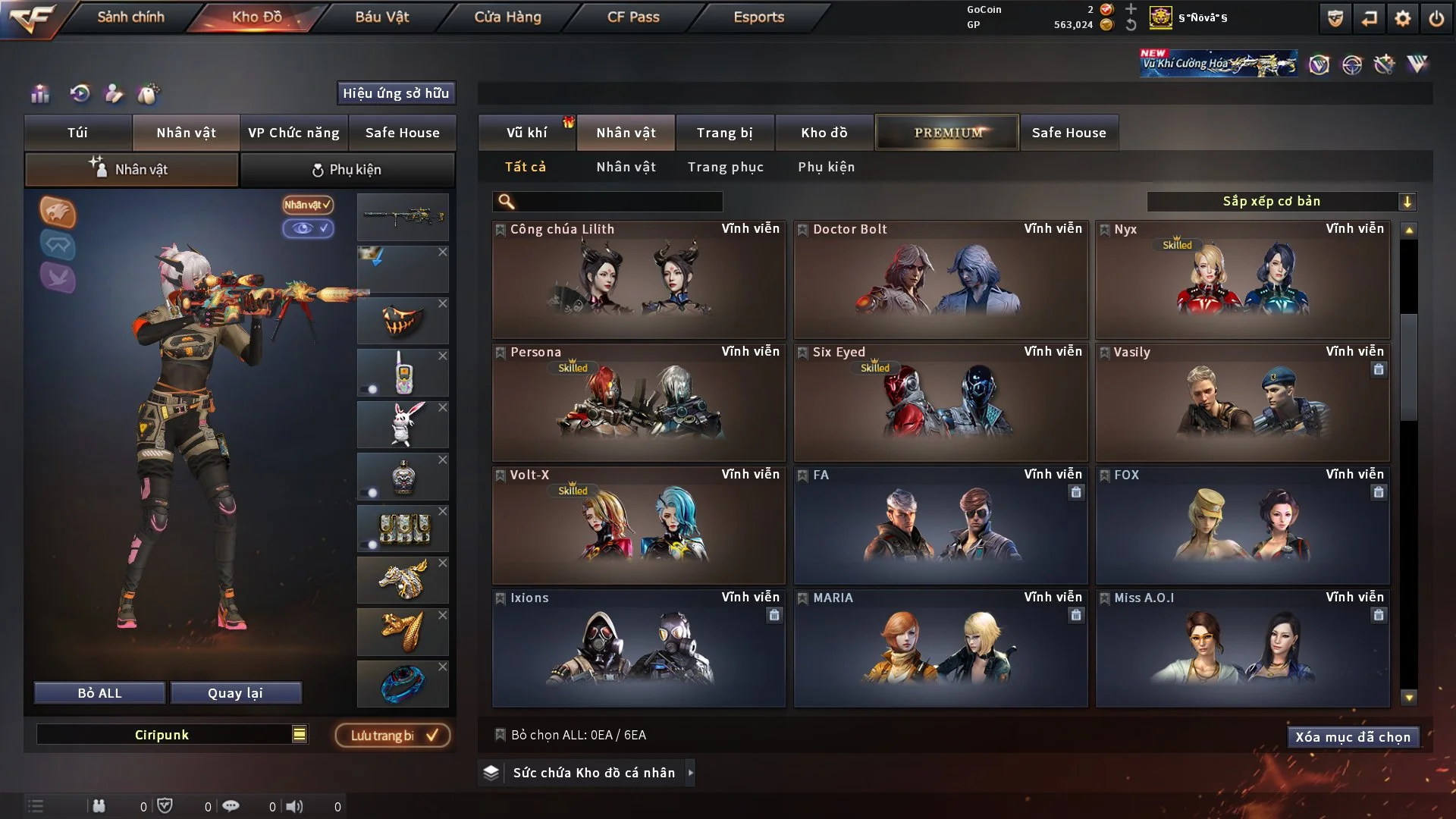Open the PREMIUM tab
Image resolution: width=1456 pixels, height=819 pixels.
coord(947,133)
